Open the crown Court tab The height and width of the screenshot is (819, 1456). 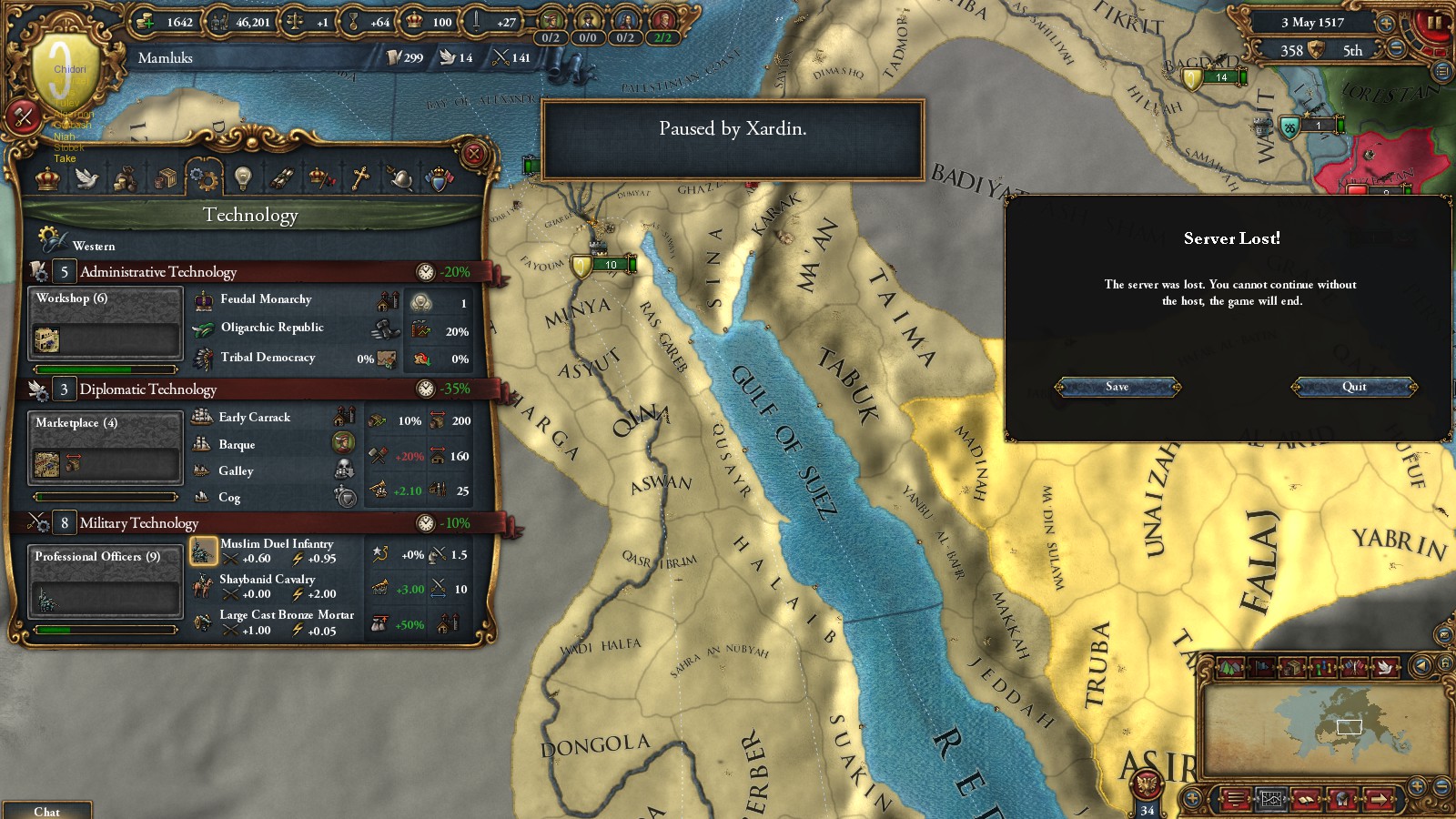47,178
